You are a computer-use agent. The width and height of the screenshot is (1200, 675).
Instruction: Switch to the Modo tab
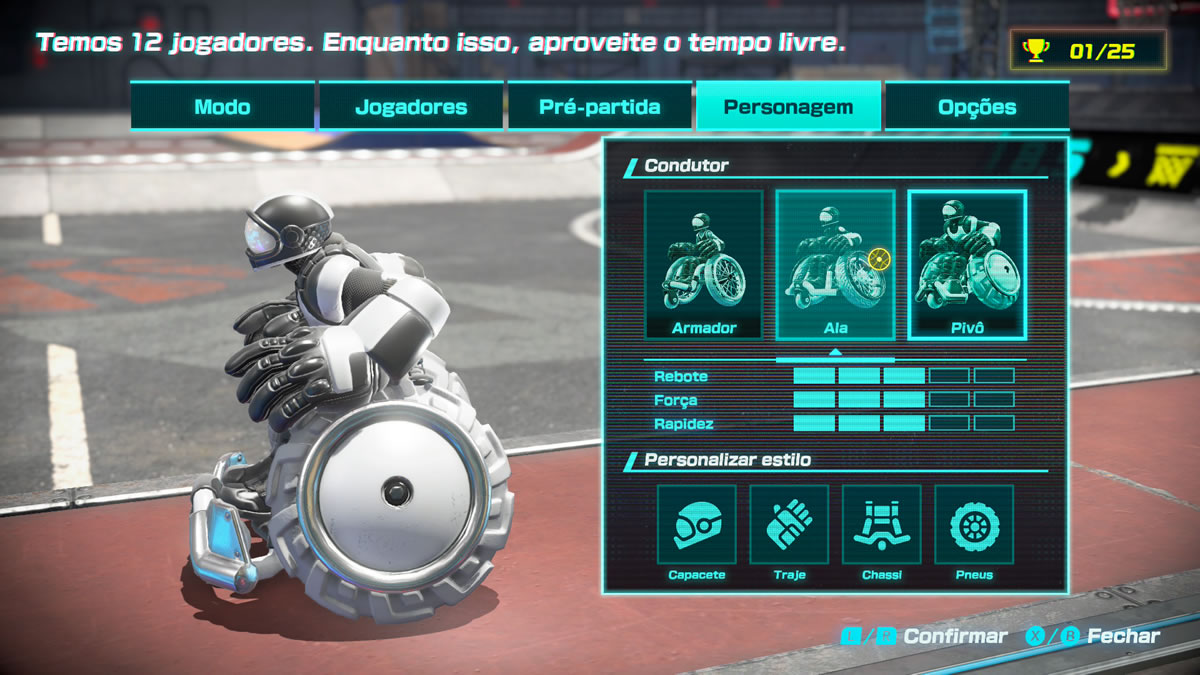point(222,107)
